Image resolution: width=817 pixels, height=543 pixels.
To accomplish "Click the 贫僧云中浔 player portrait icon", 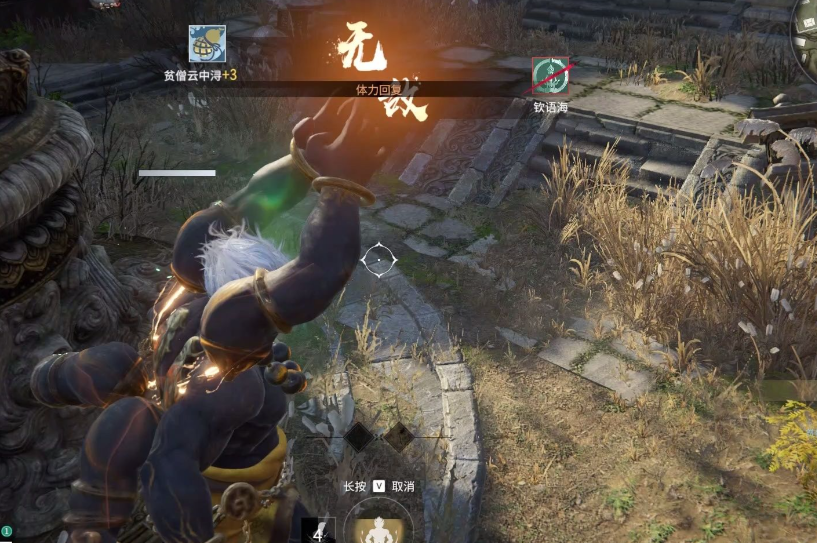I will 207,43.
